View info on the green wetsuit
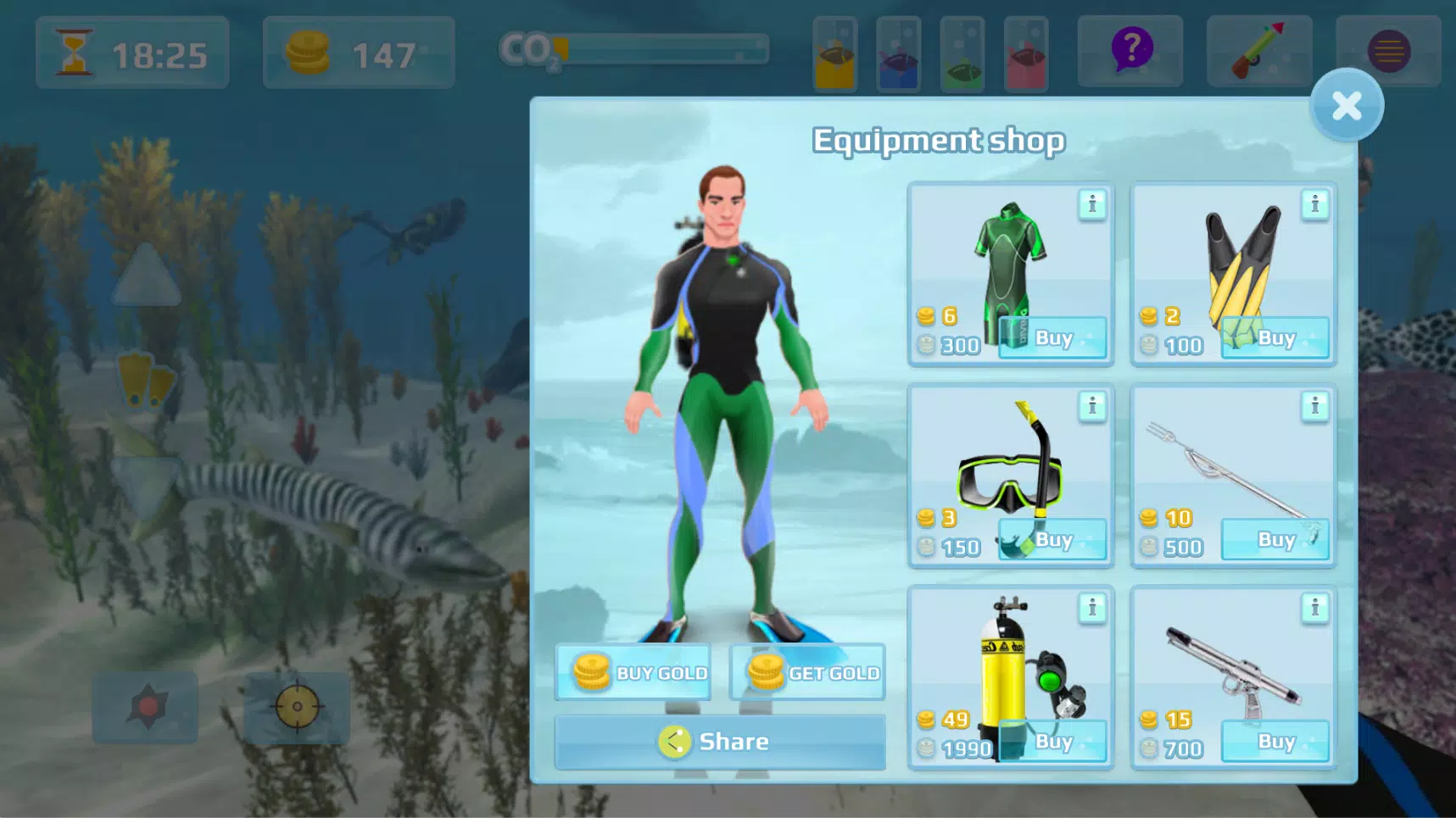This screenshot has height=818, width=1456. pyautogui.click(x=1092, y=204)
